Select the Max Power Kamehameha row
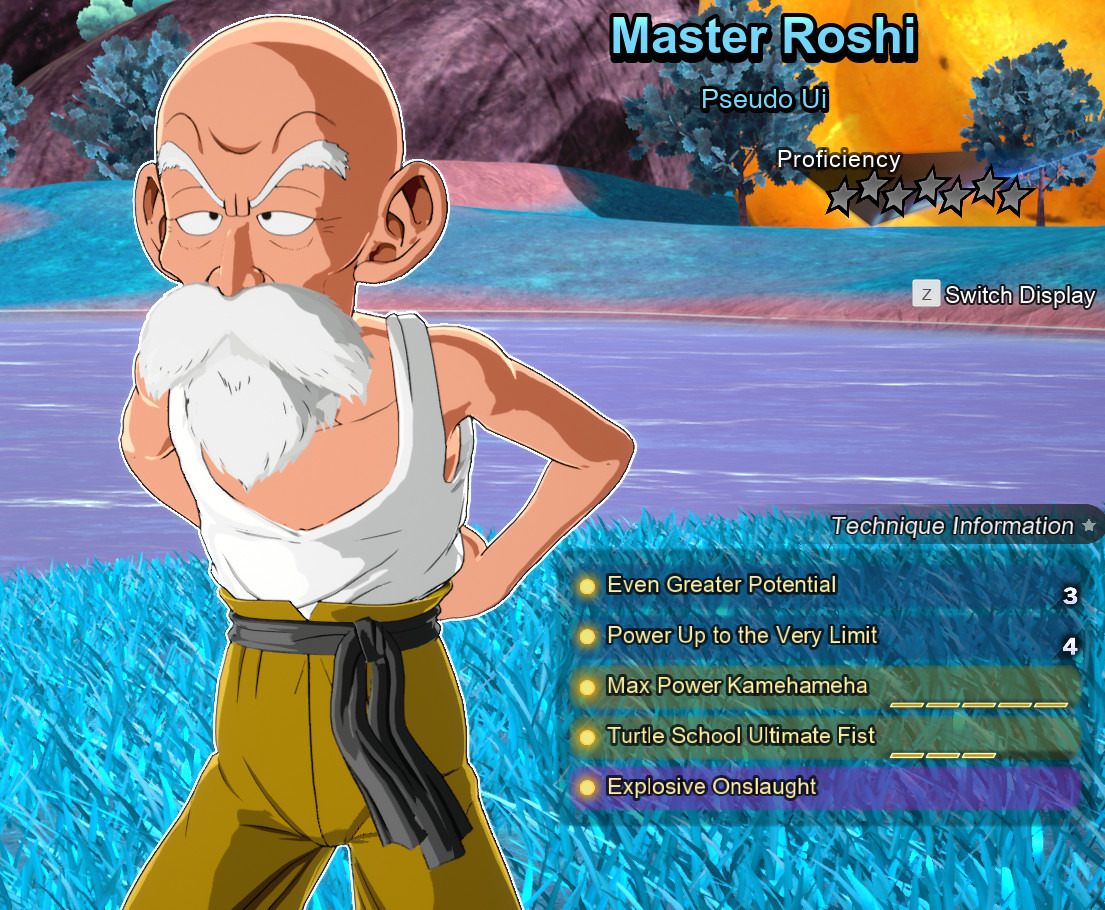This screenshot has width=1105, height=910. coord(737,686)
